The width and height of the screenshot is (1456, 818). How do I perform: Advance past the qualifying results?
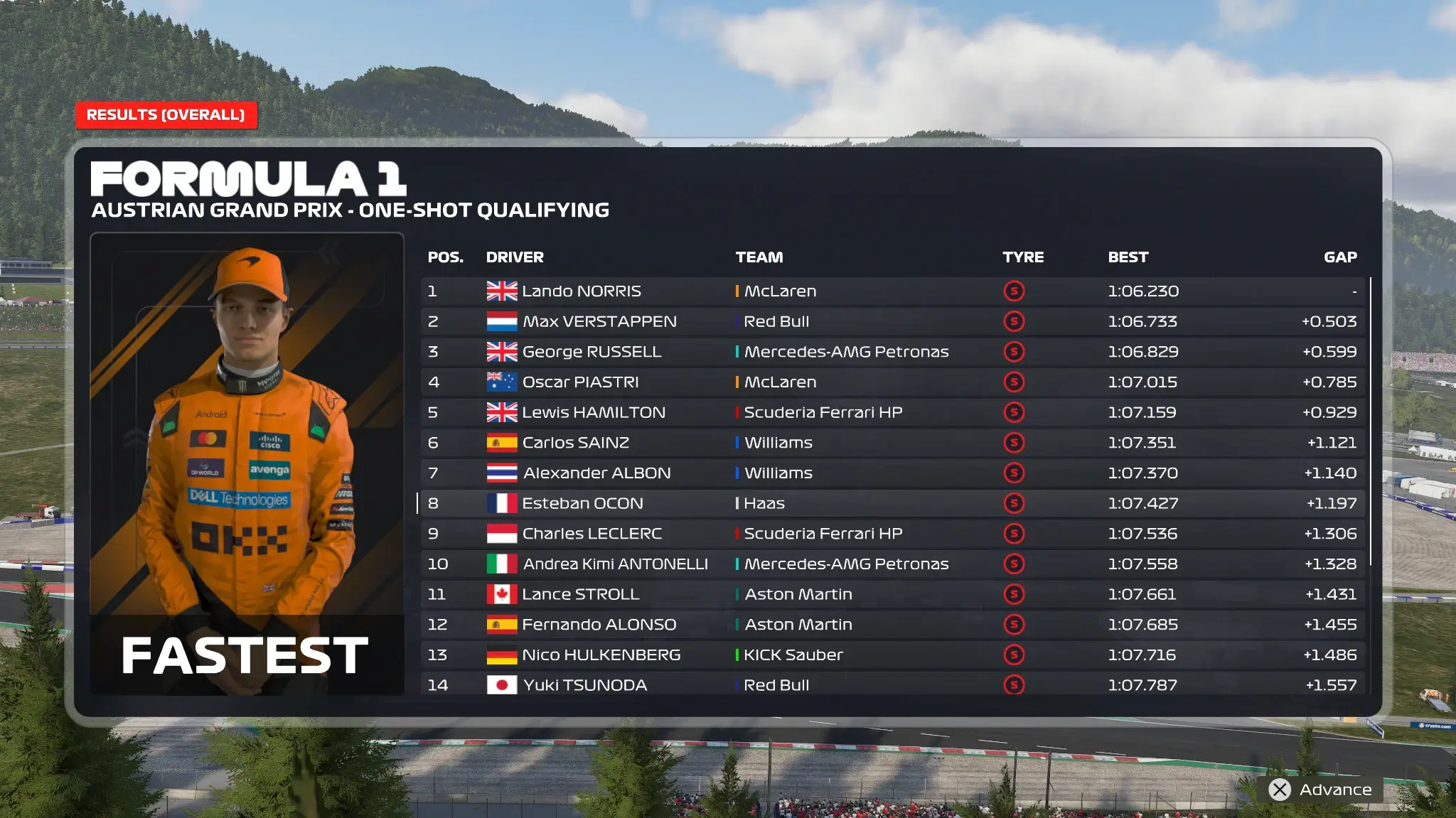coord(1322,790)
